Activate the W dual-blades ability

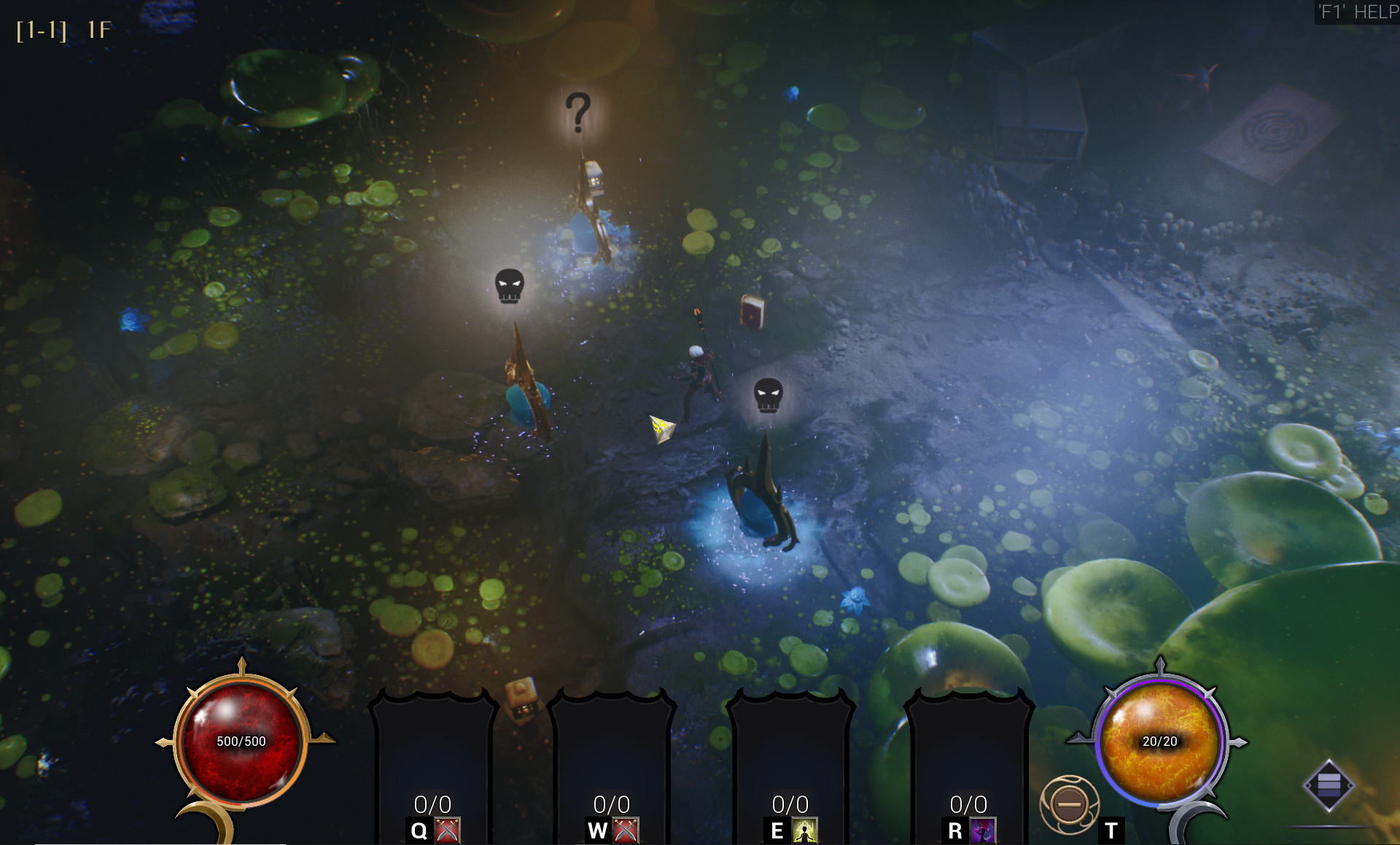627,830
